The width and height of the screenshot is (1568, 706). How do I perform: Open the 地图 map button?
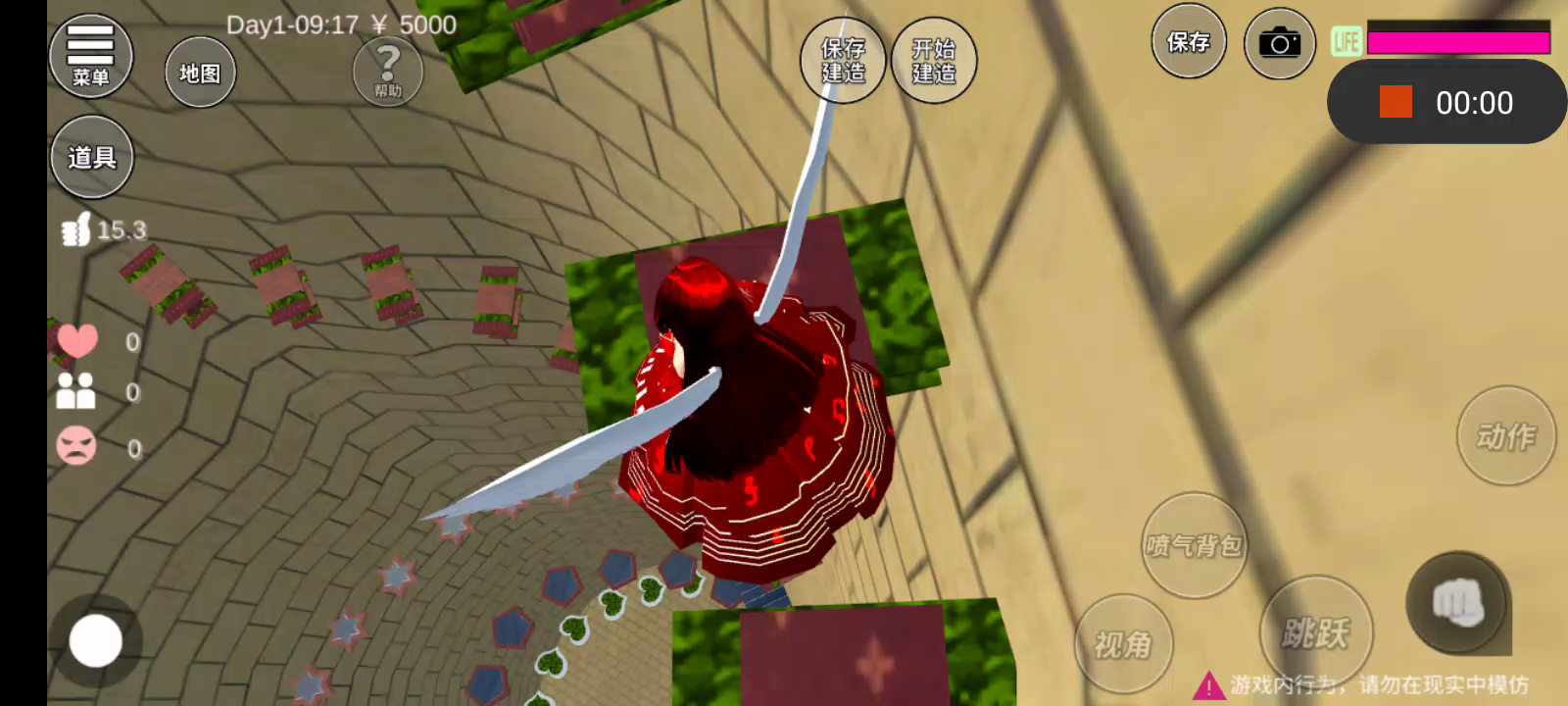[x=200, y=73]
